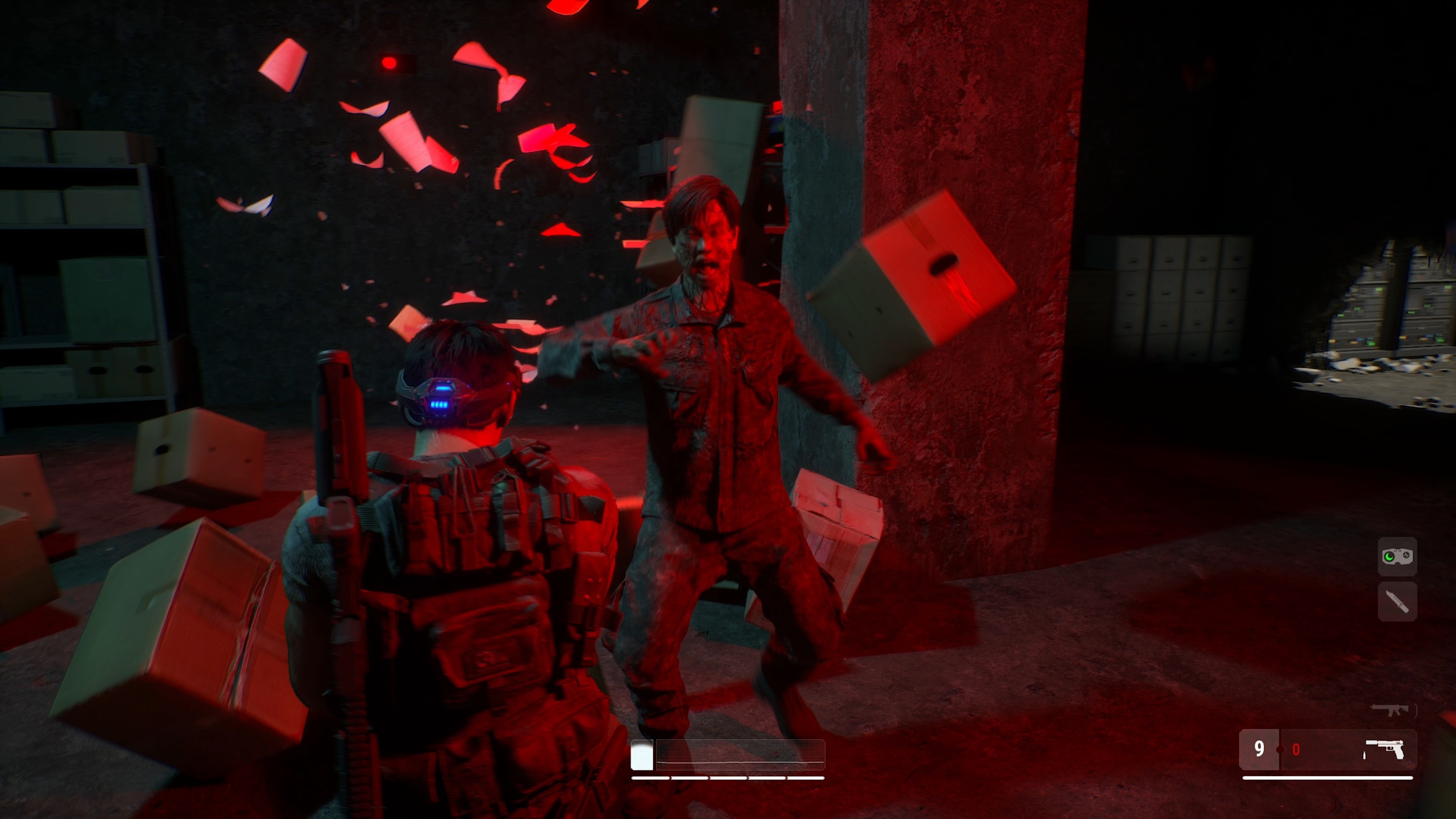The width and height of the screenshot is (1456, 819).
Task: Click the white magazine icon near the health bar
Action: coord(642,755)
